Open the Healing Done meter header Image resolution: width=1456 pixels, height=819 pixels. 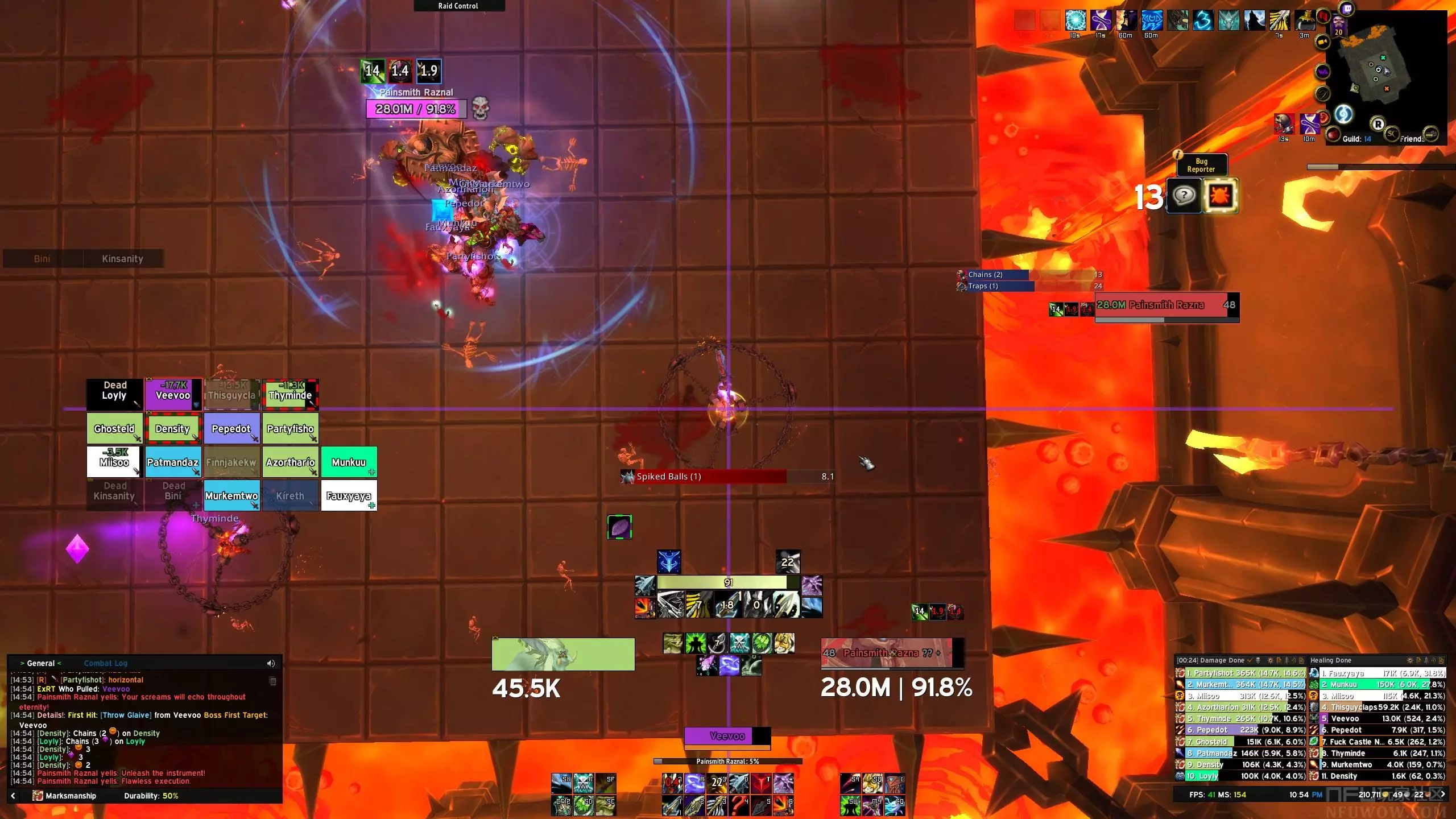pyautogui.click(x=1331, y=660)
